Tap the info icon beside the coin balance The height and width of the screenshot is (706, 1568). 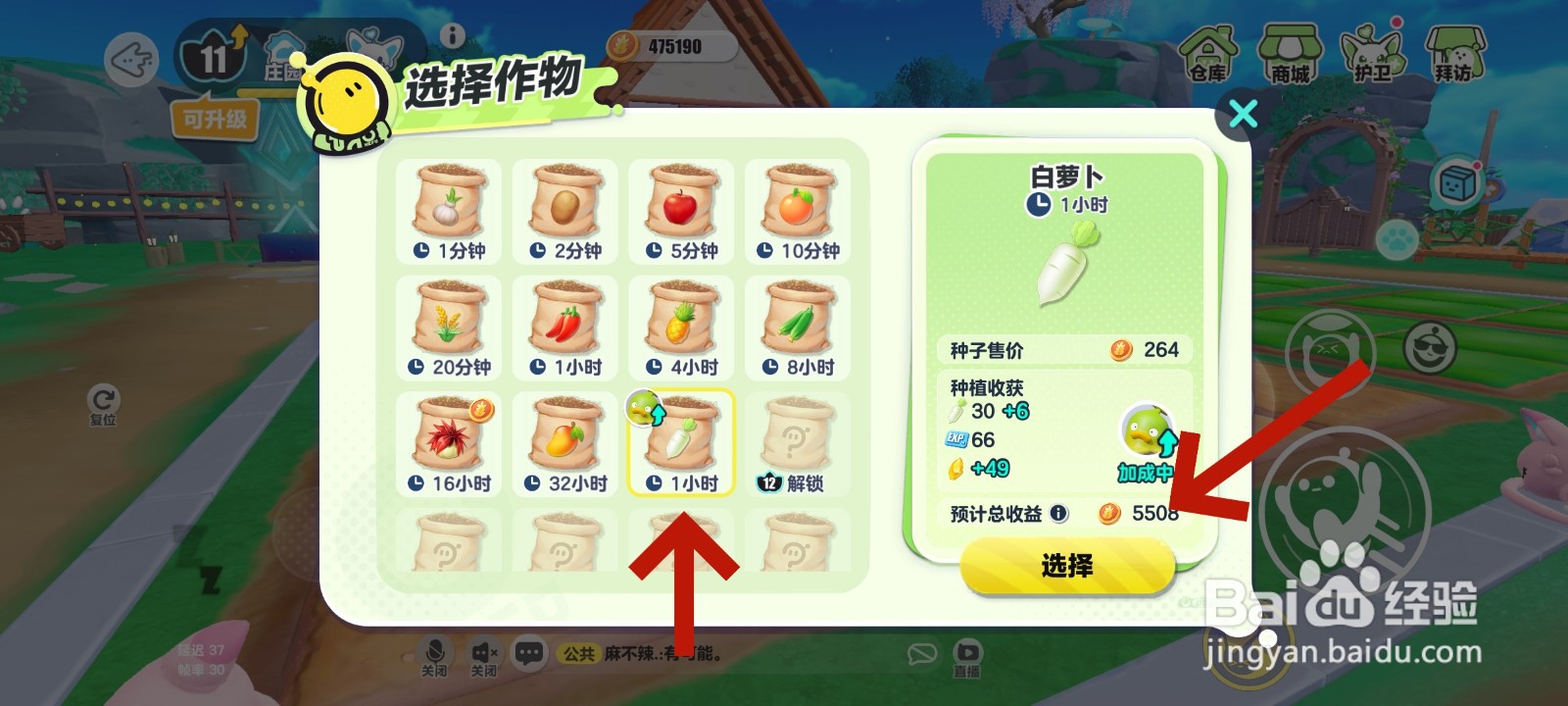click(451, 38)
